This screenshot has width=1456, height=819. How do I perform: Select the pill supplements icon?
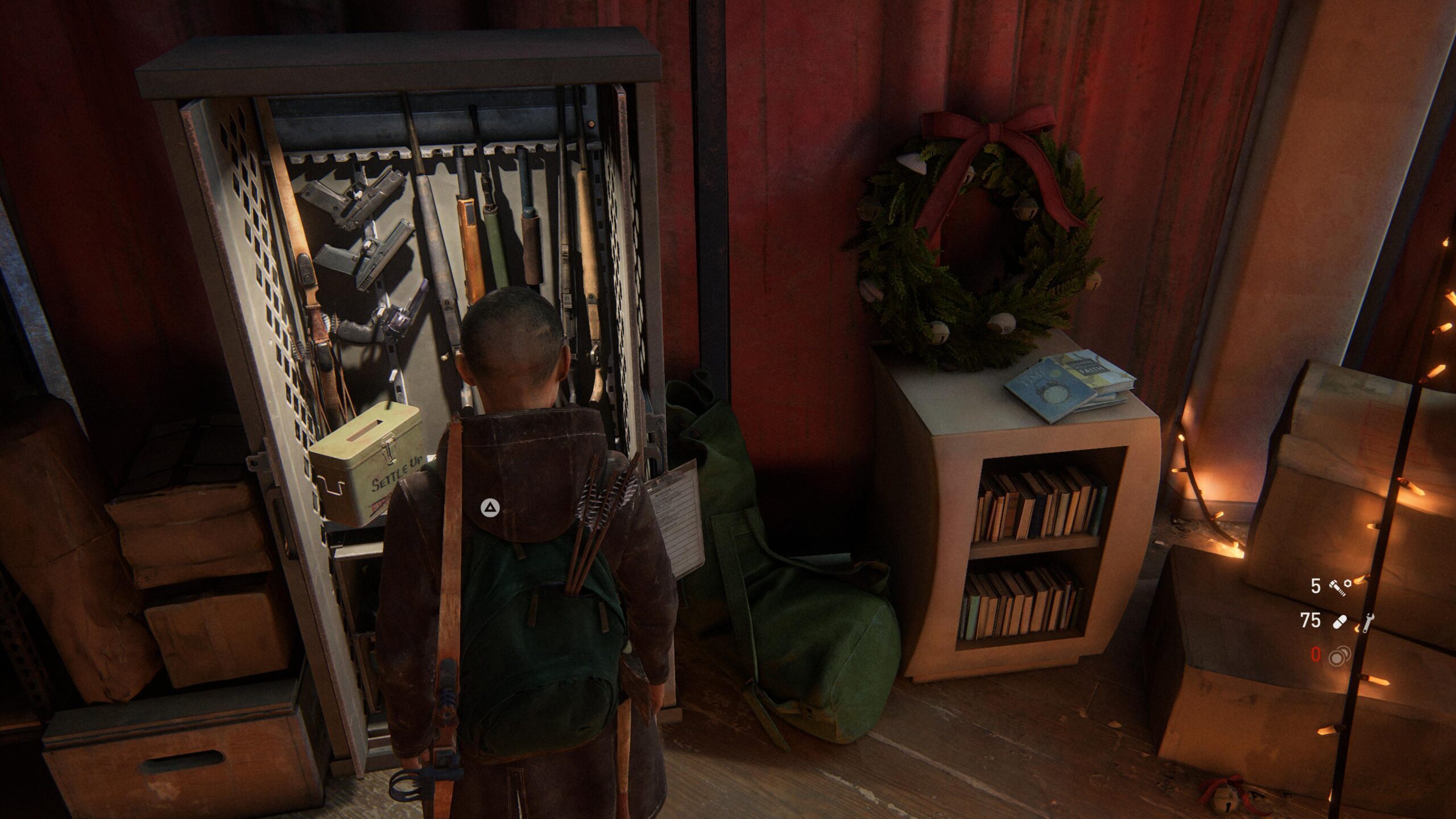[1339, 623]
